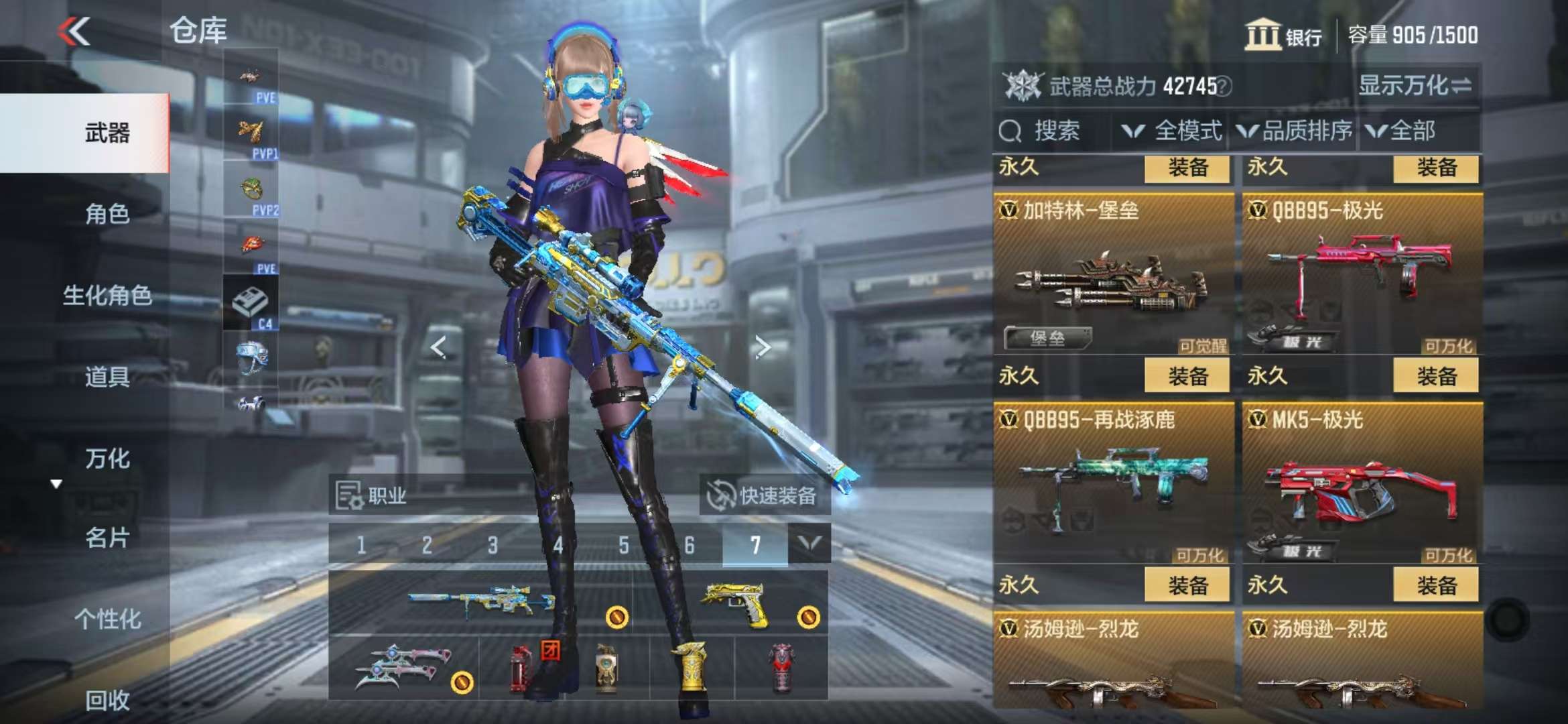Toggle the 显示万化 display switch

(1415, 86)
